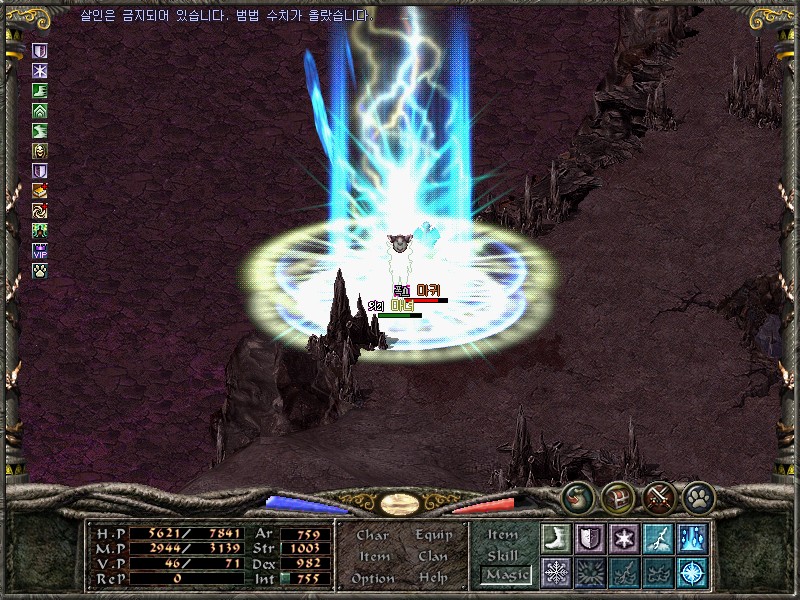Select the lightning strike spell icon
The width and height of the screenshot is (800, 600).
point(658,538)
